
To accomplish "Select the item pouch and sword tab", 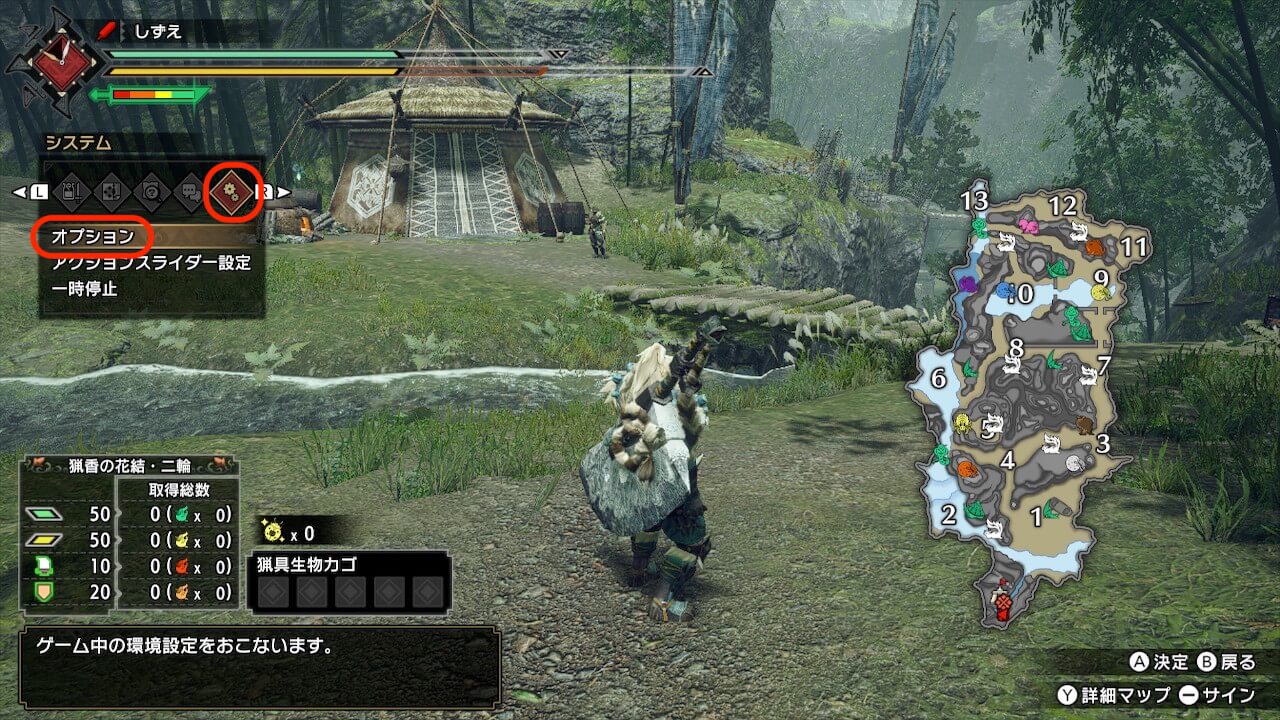I will coord(71,192).
